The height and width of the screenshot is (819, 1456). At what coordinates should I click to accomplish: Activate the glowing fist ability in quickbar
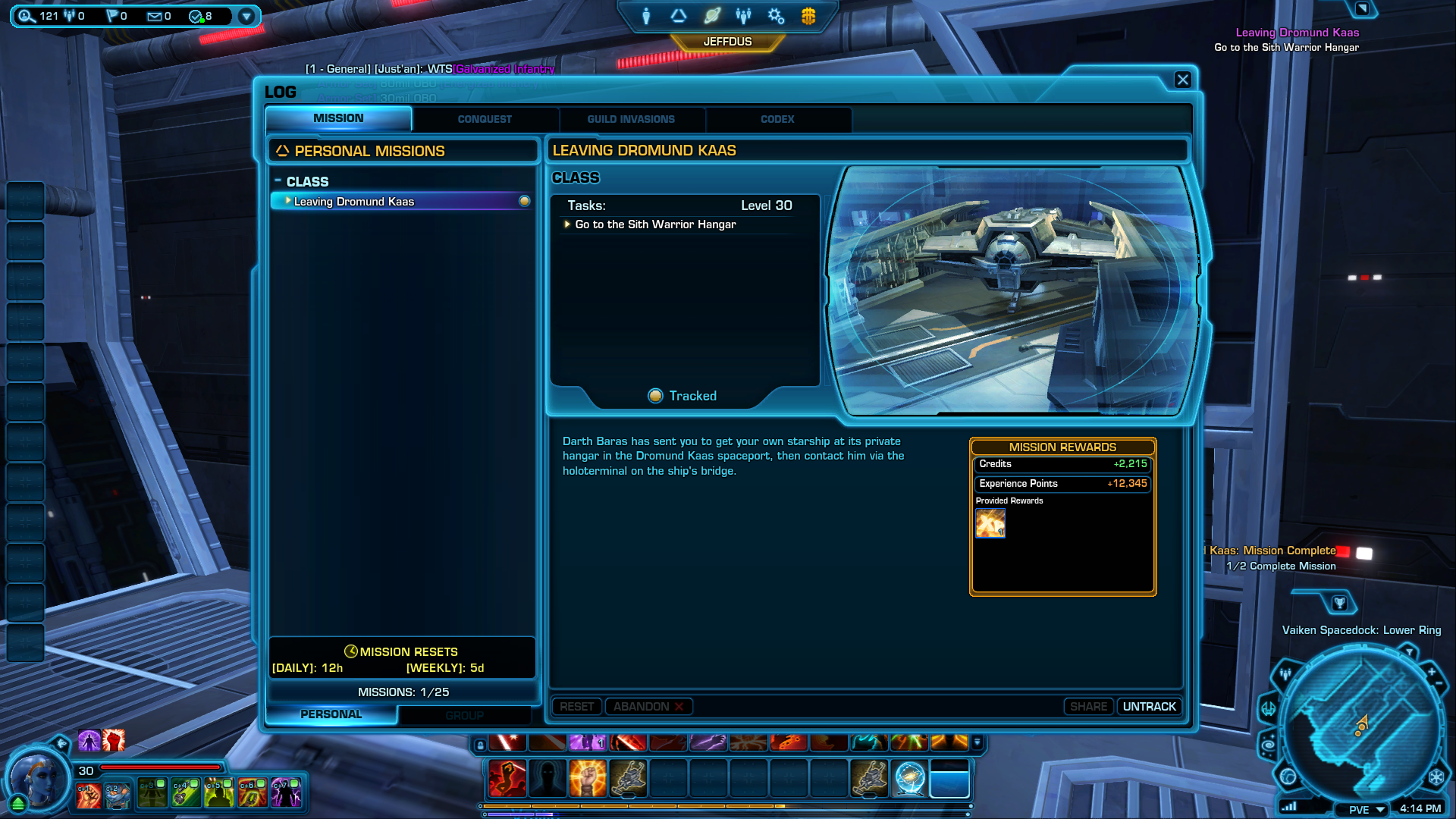click(x=588, y=779)
